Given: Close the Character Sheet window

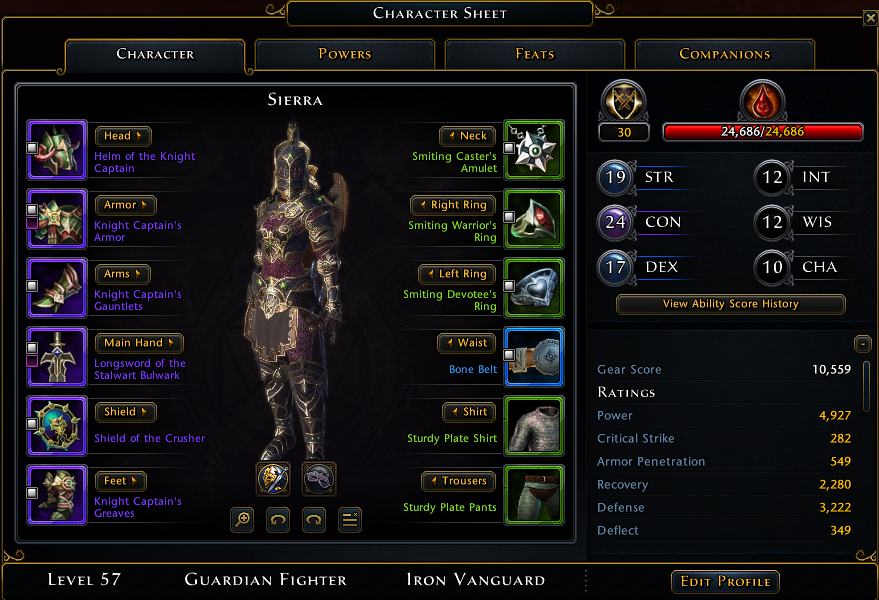Looking at the screenshot, I should click(869, 18).
